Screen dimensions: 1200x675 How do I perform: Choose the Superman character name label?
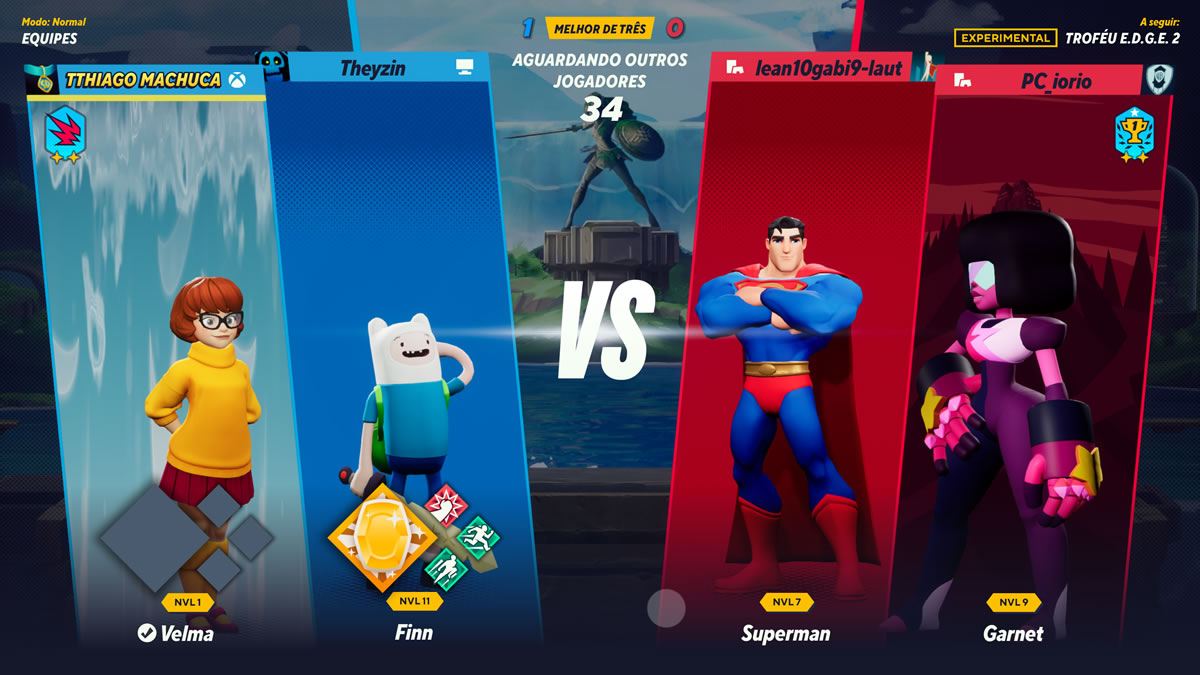pyautogui.click(x=785, y=633)
